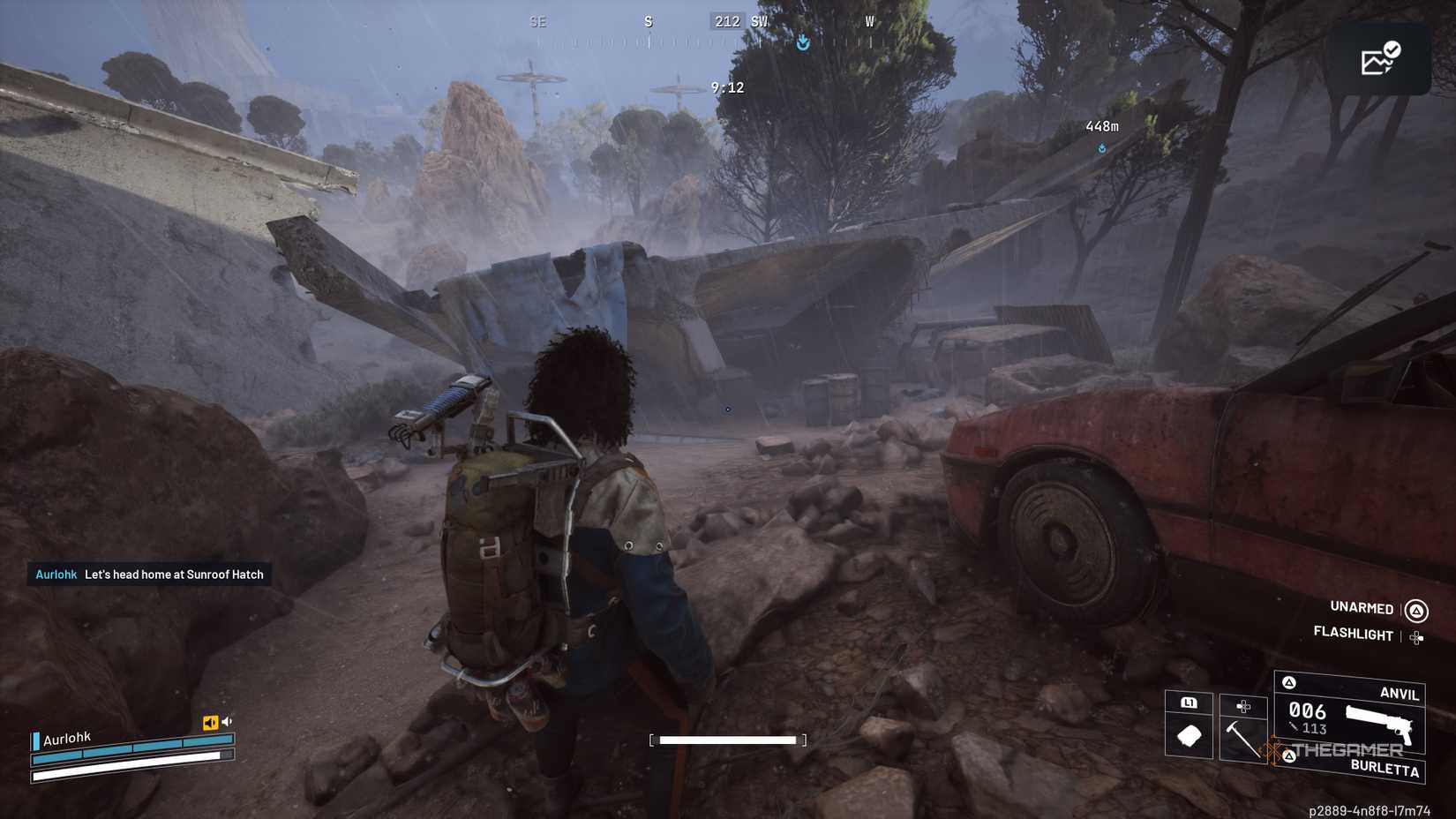
Task: Select the bandage item in the L1 slot
Action: click(1190, 735)
